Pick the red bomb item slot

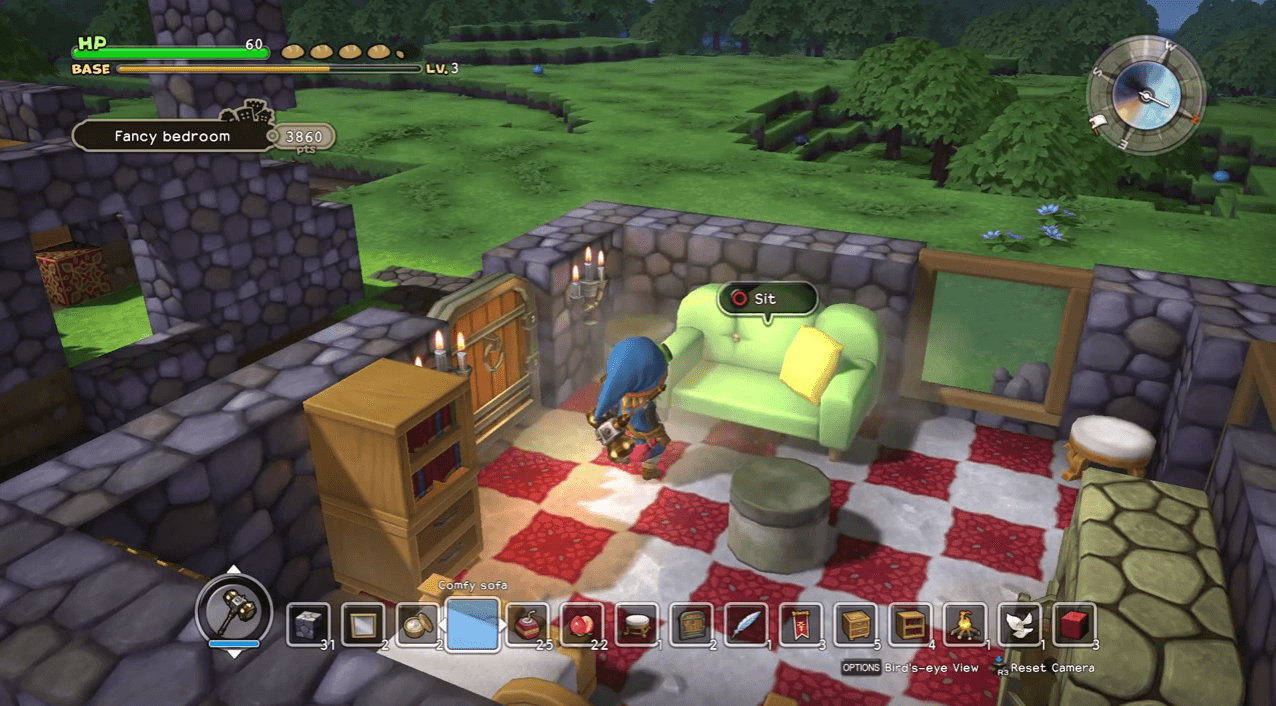[527, 625]
